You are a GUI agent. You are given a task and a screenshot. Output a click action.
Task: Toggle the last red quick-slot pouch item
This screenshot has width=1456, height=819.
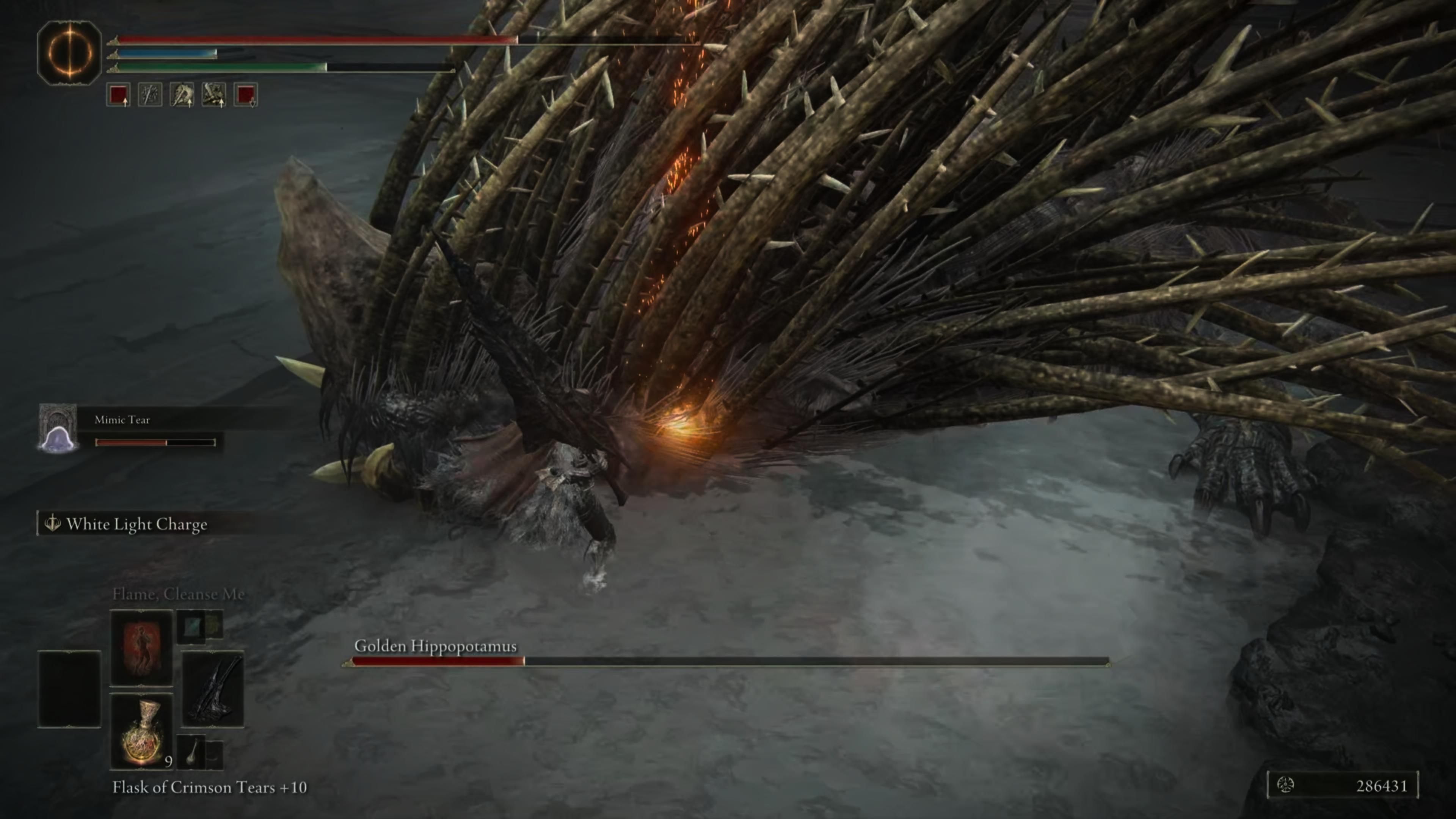pos(247,93)
